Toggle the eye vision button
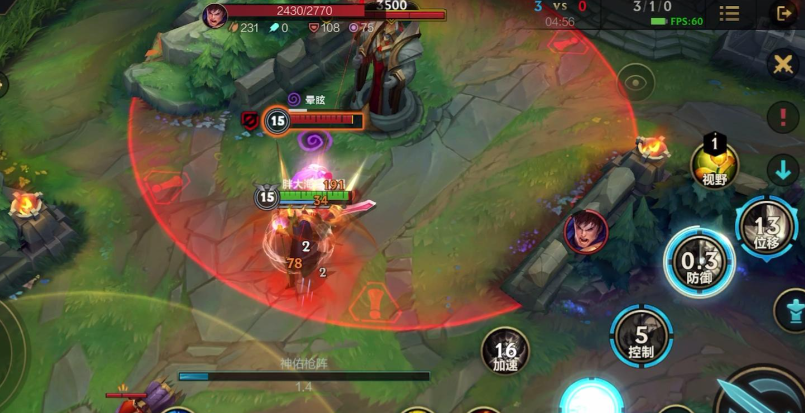This screenshot has width=805, height=413. (635, 79)
